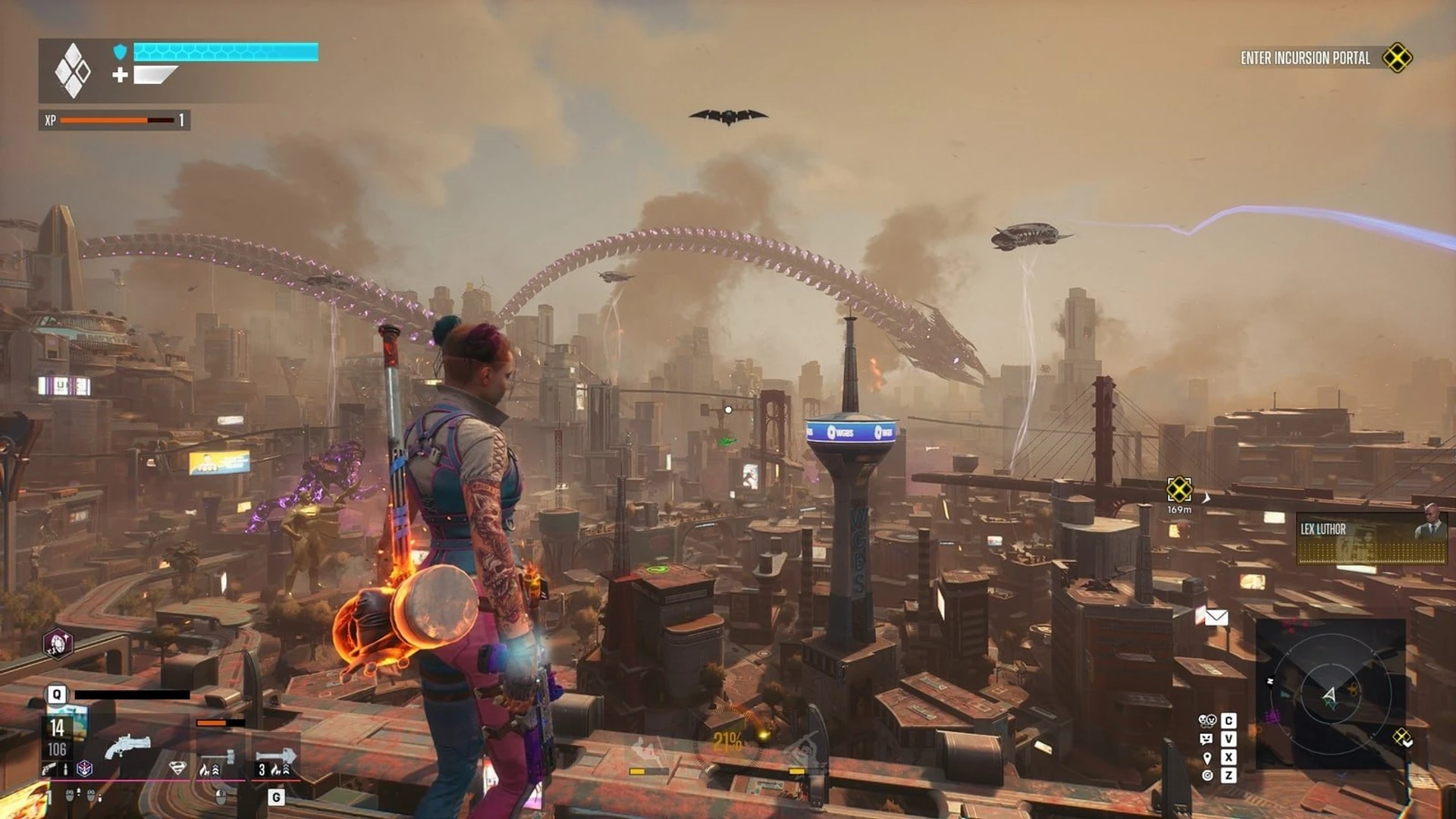
Task: Click the squad skulls icon
Action: 1207,720
